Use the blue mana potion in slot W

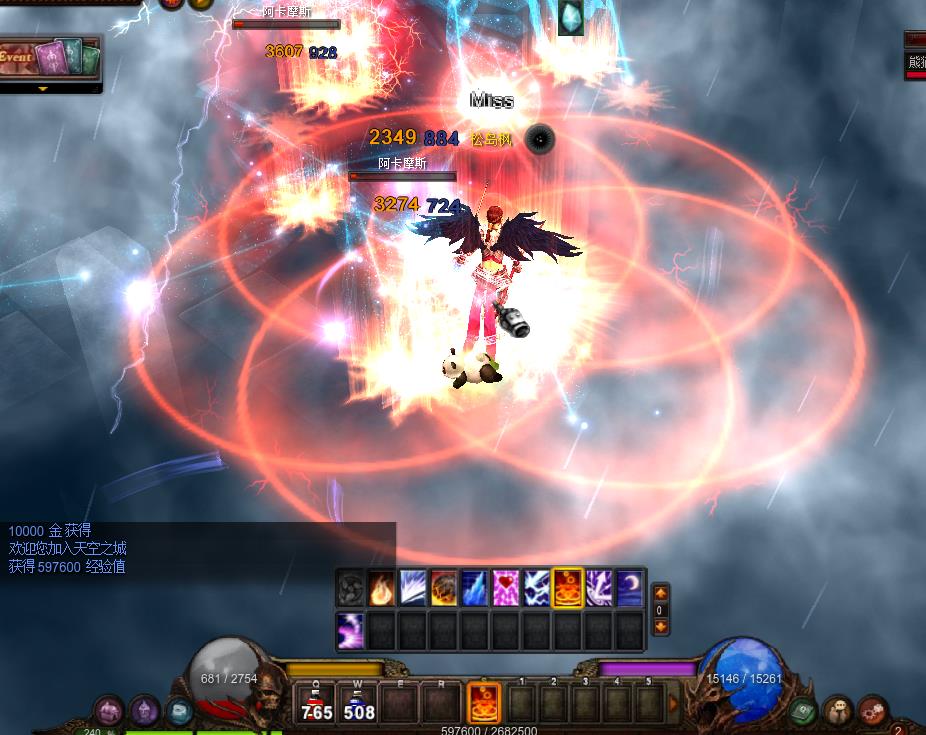pyautogui.click(x=357, y=704)
